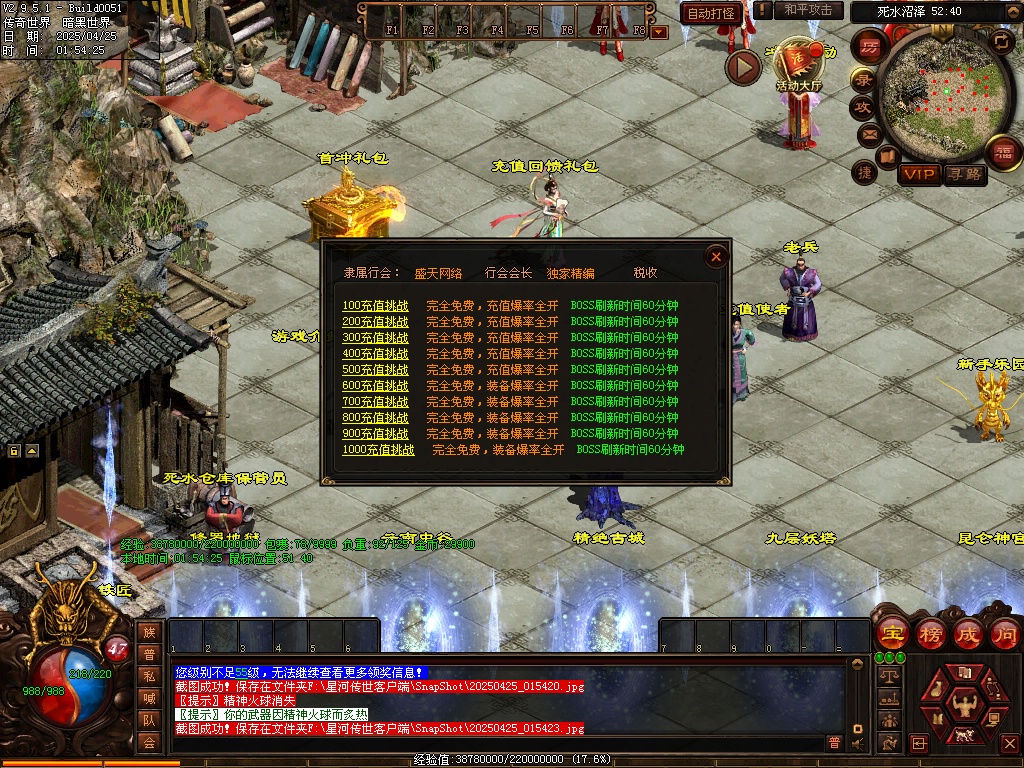Activate 寻路 pathfinding button
The height and width of the screenshot is (768, 1024).
tap(964, 175)
